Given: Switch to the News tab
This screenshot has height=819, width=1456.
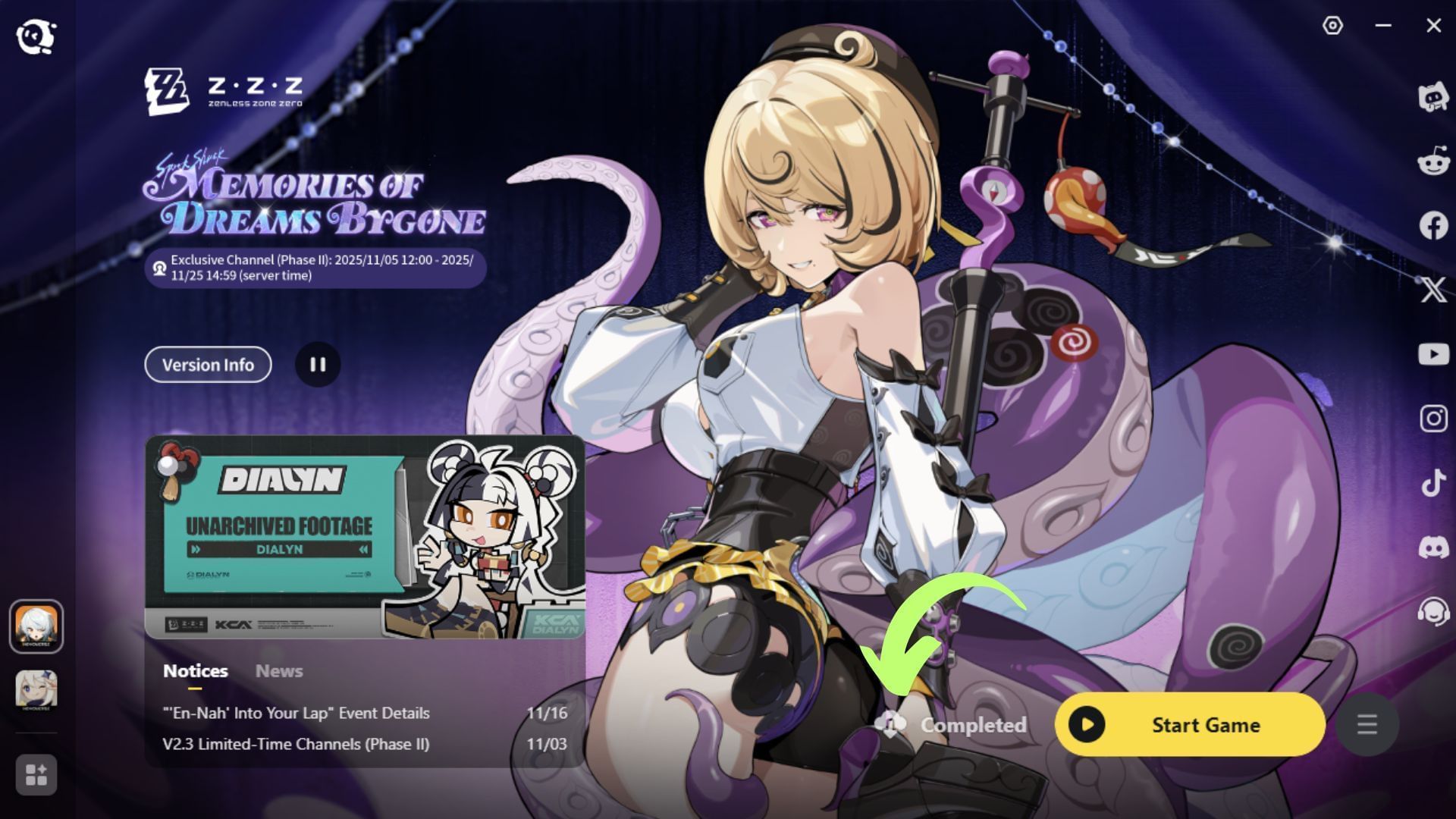Looking at the screenshot, I should click(278, 670).
